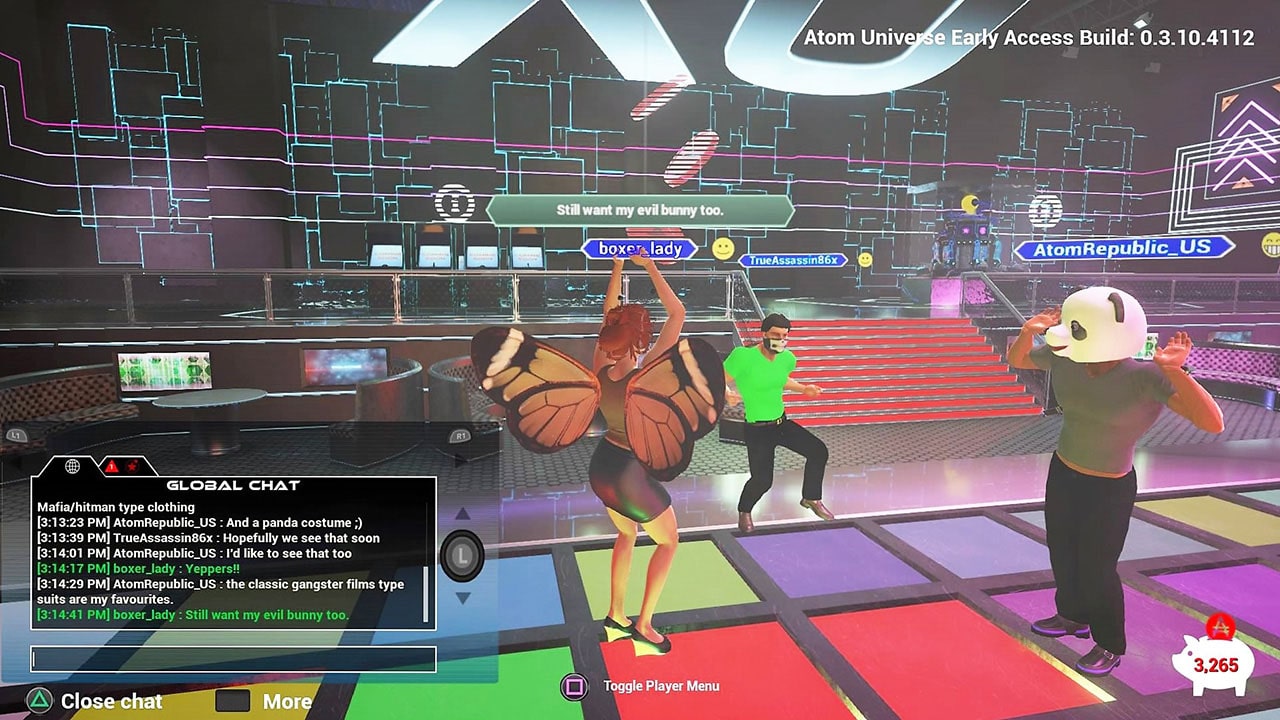Select the red star icon on the chat tabs
Viewport: 1280px width, 720px height.
click(133, 467)
